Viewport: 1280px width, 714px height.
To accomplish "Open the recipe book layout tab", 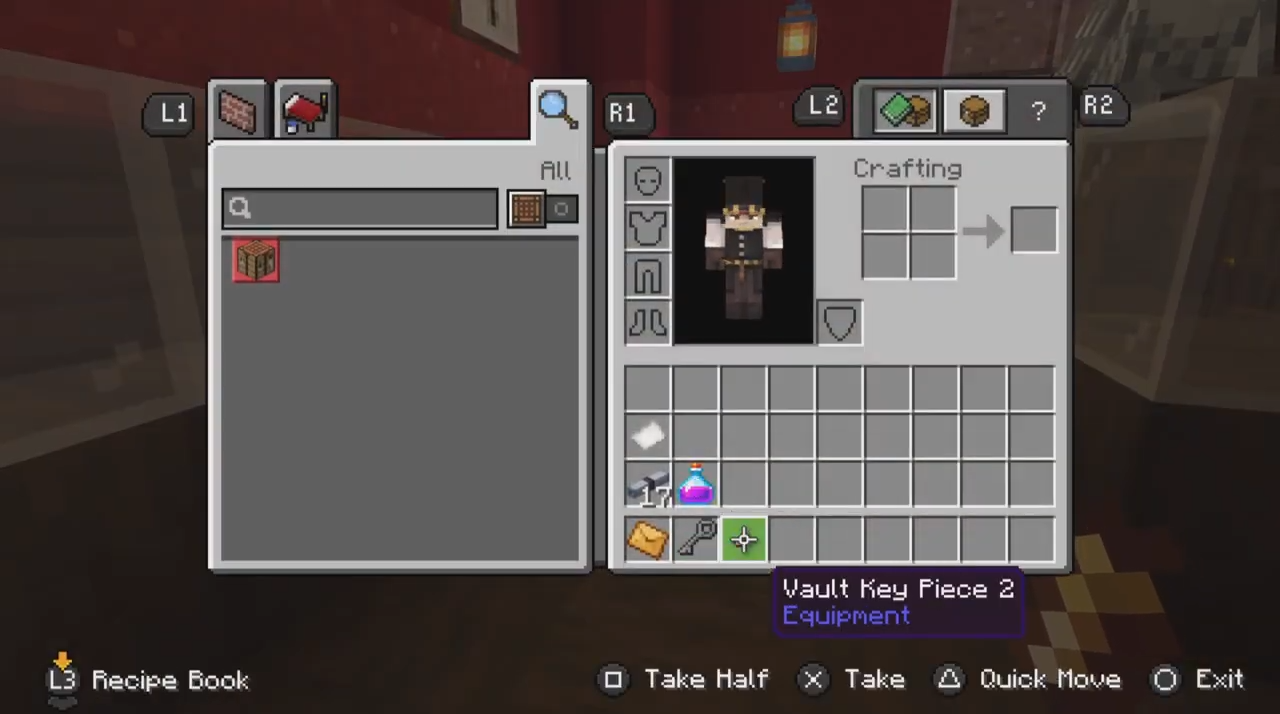I will click(x=905, y=110).
